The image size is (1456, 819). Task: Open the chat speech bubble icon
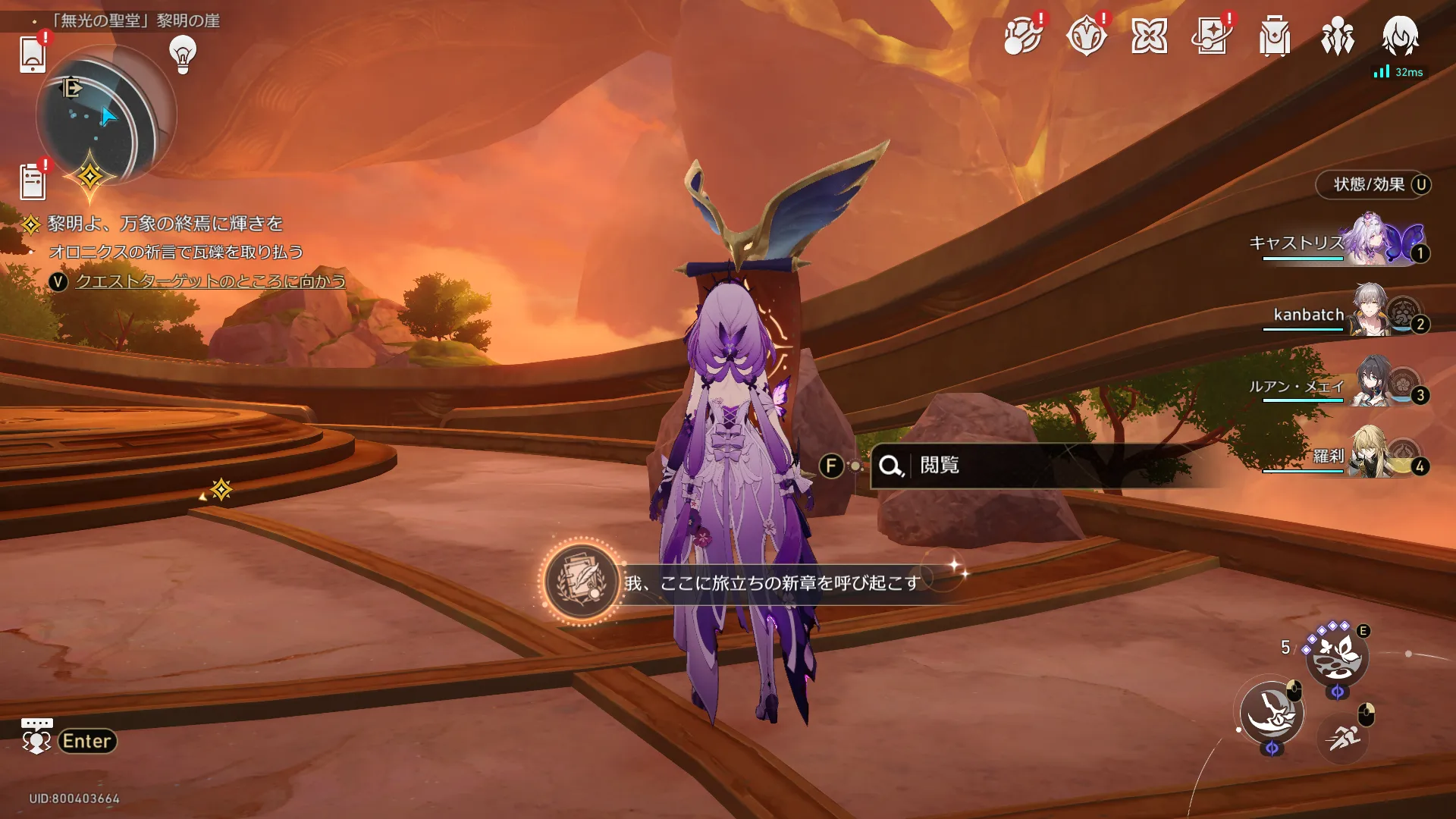[x=36, y=736]
